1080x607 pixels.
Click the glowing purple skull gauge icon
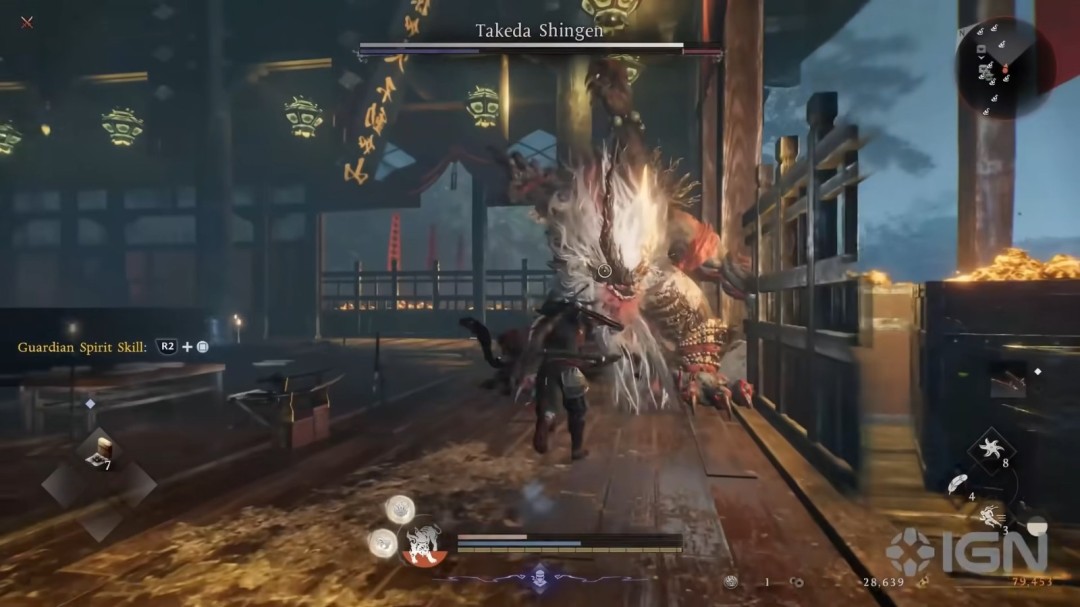pyautogui.click(x=539, y=577)
